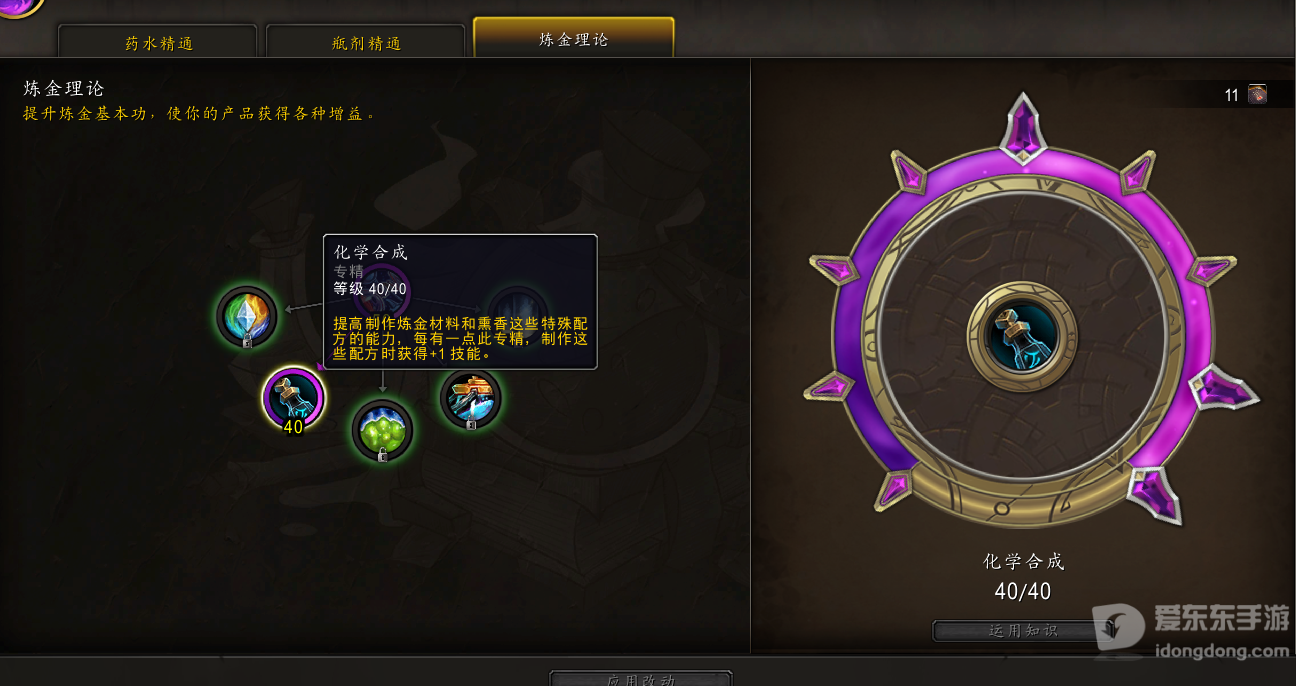
Task: Apply changes with the 应用改动 button
Action: pyautogui.click(x=640, y=679)
